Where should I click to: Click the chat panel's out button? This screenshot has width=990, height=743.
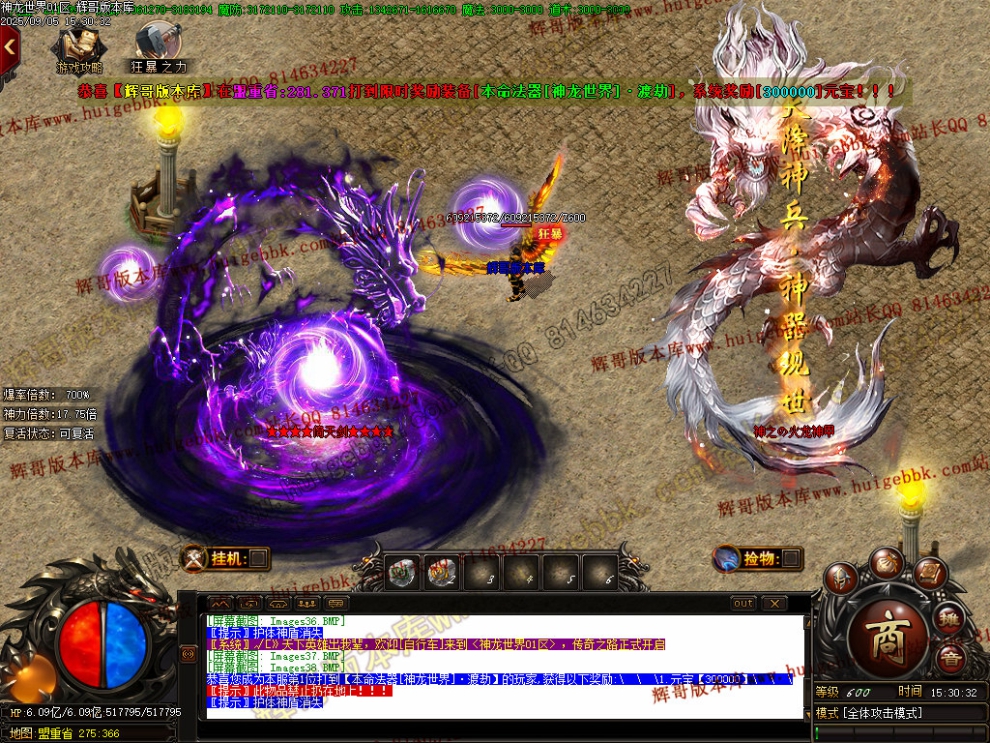(x=743, y=604)
